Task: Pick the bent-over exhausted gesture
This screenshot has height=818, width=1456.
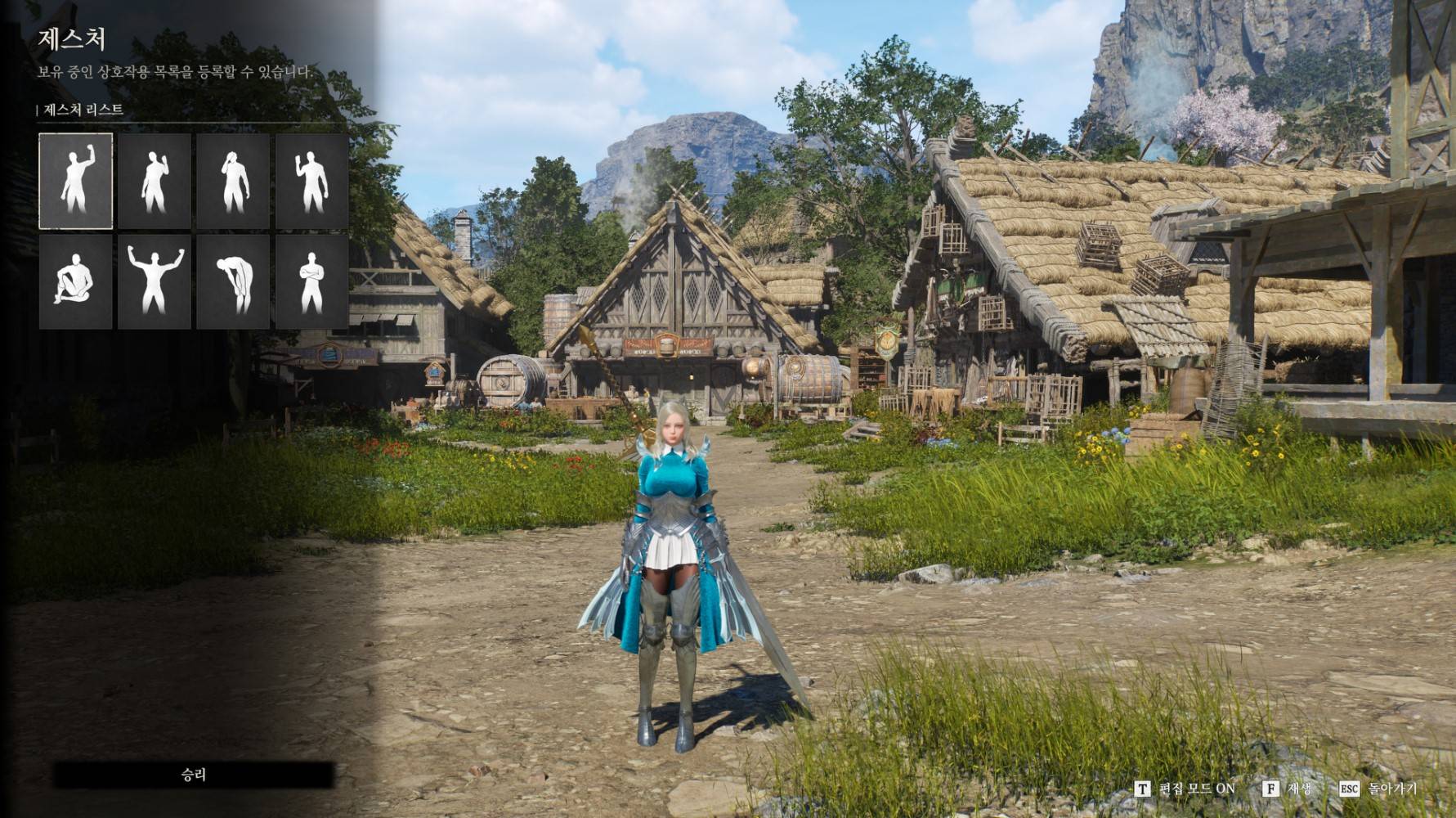Action: pyautogui.click(x=233, y=281)
